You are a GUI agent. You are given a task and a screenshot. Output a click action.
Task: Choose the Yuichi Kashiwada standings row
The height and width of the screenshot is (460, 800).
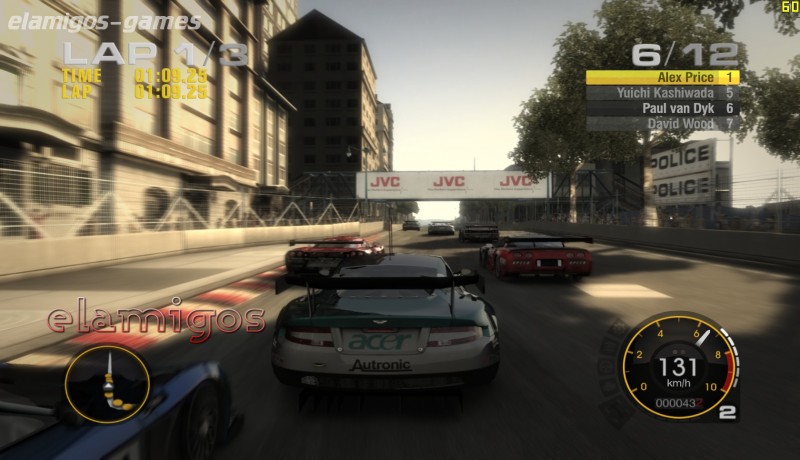(x=662, y=92)
